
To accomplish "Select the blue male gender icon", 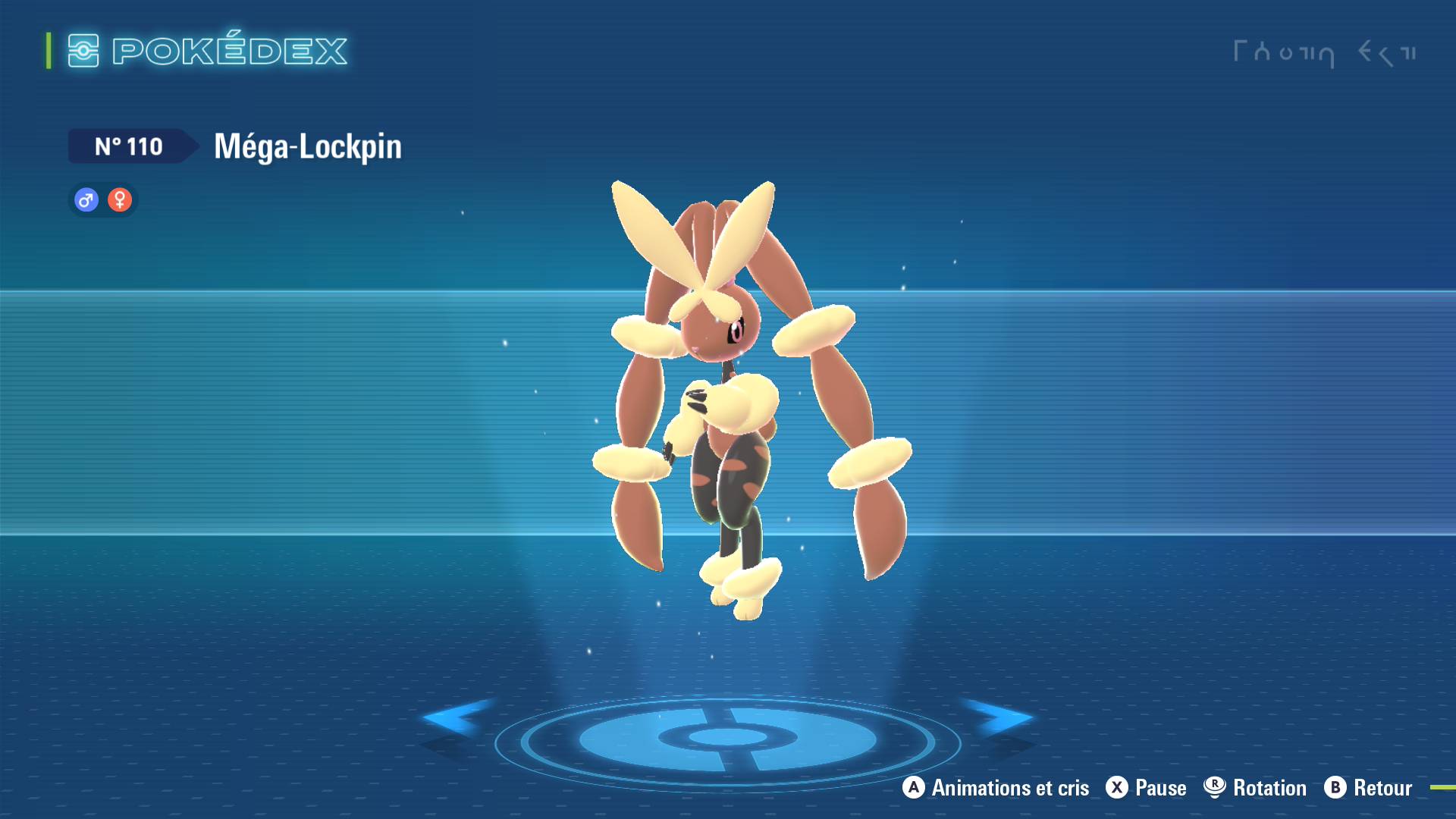I will [x=86, y=200].
